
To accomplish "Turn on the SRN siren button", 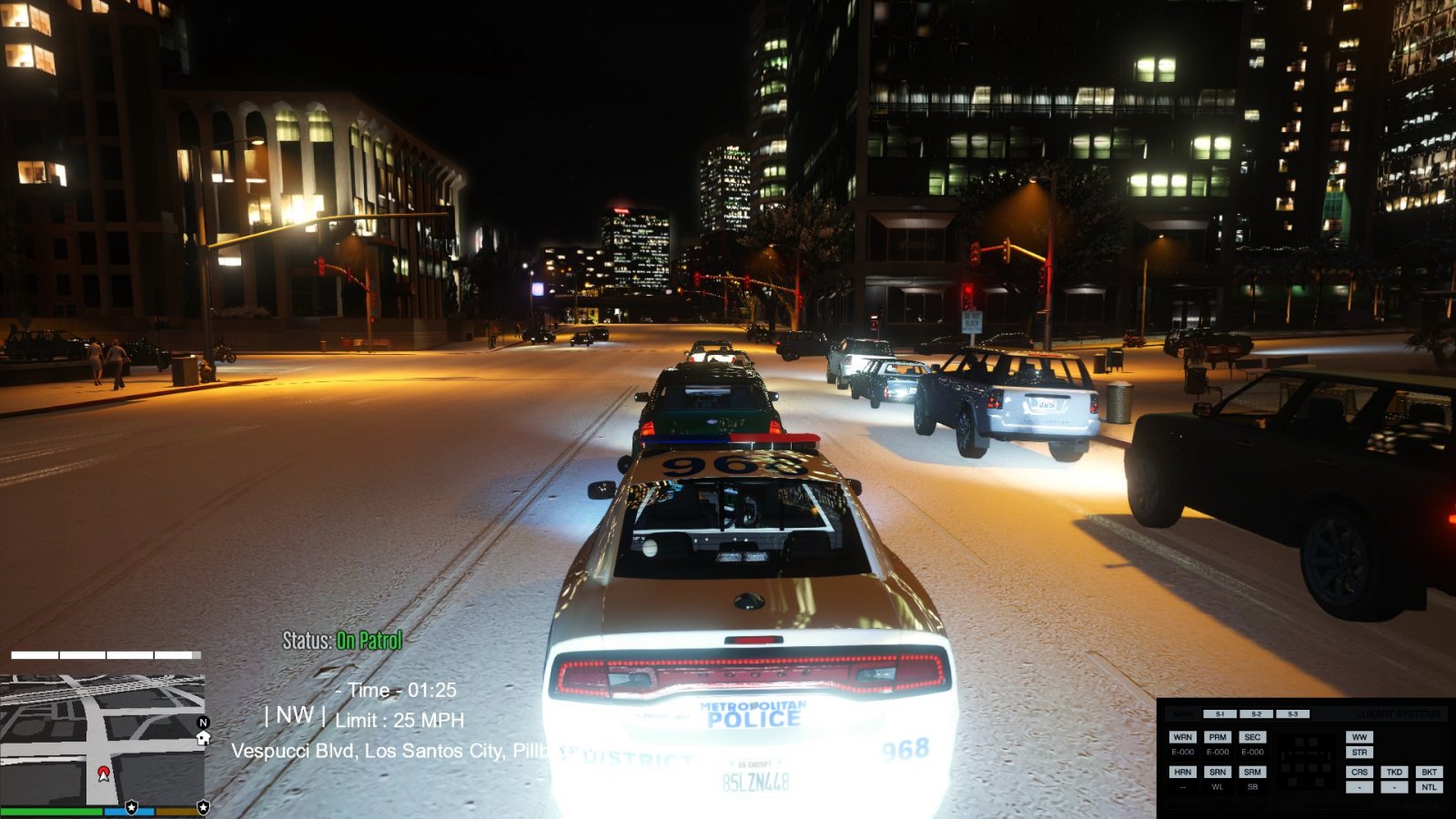I will [1218, 772].
